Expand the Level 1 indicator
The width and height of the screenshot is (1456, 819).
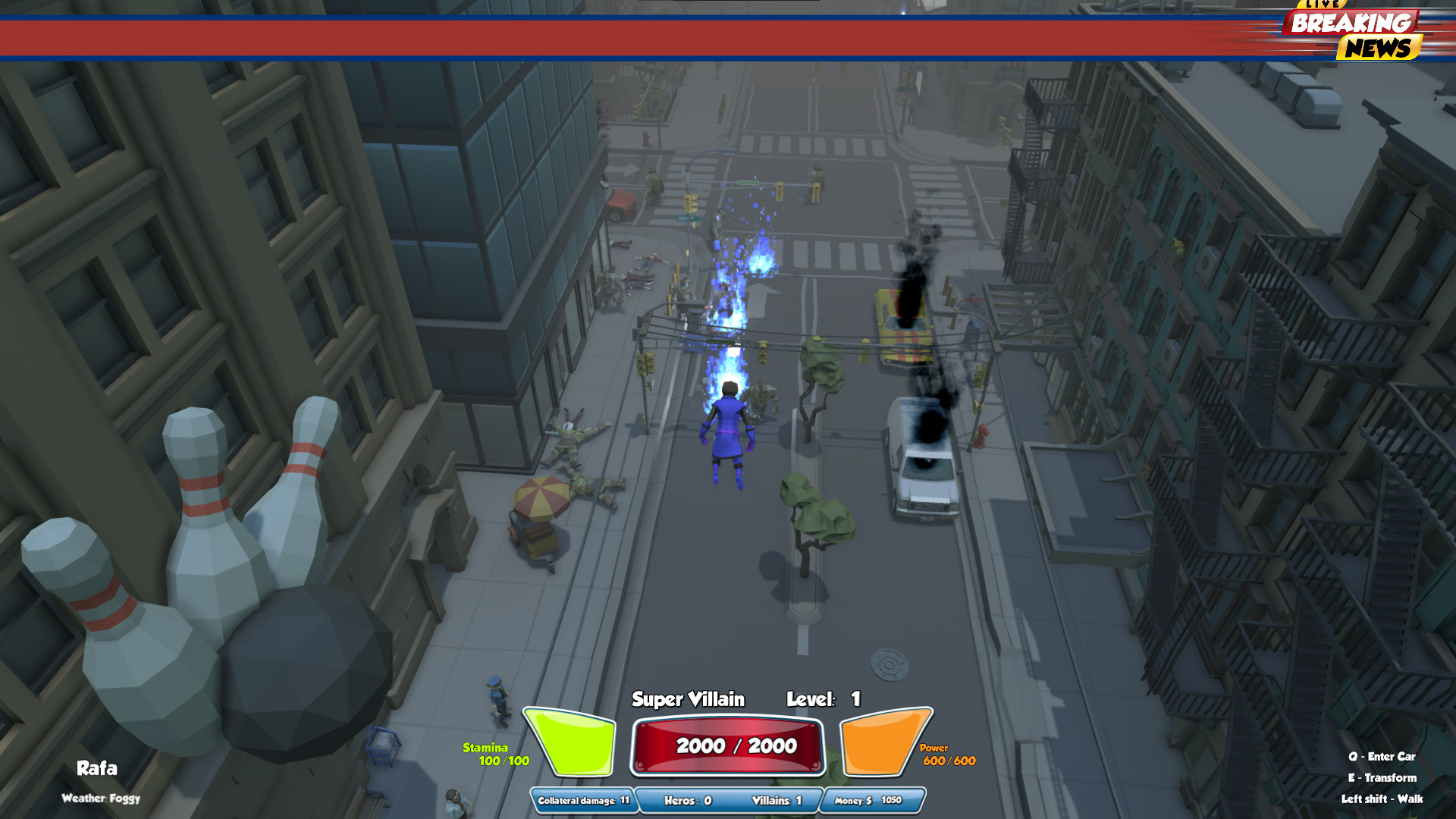(823, 700)
